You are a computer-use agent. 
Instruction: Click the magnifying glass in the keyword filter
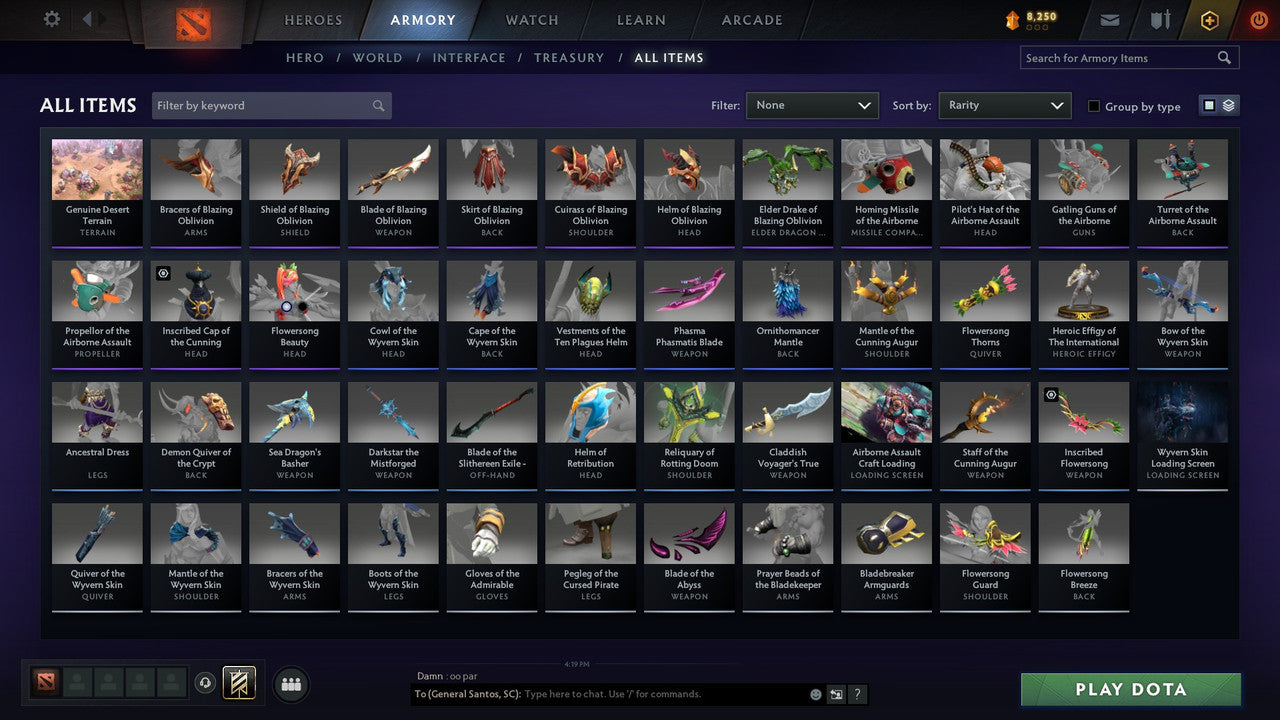378,105
